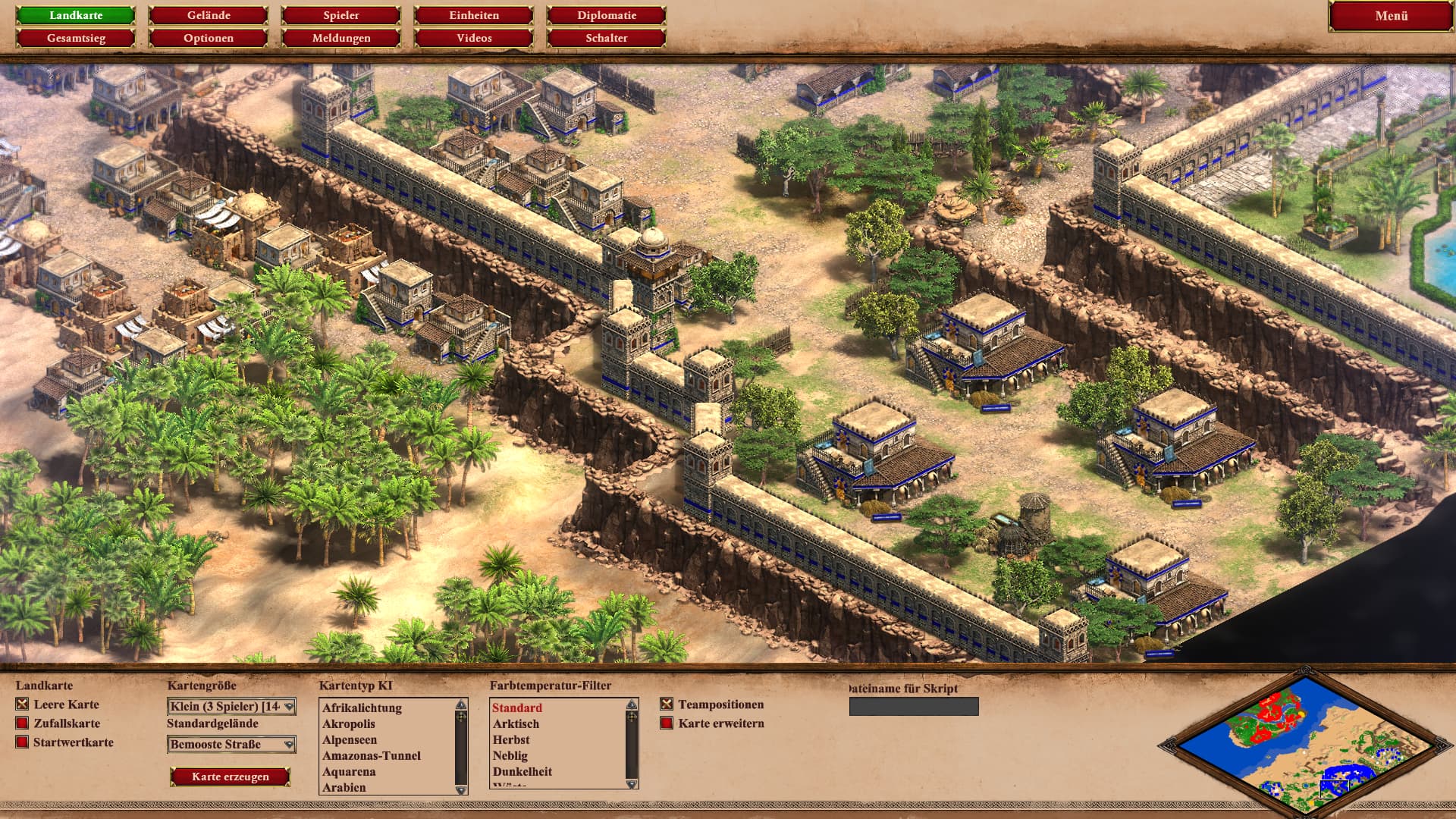Image resolution: width=1456 pixels, height=819 pixels.
Task: Click on the diamond minimap
Action: [x=1306, y=743]
